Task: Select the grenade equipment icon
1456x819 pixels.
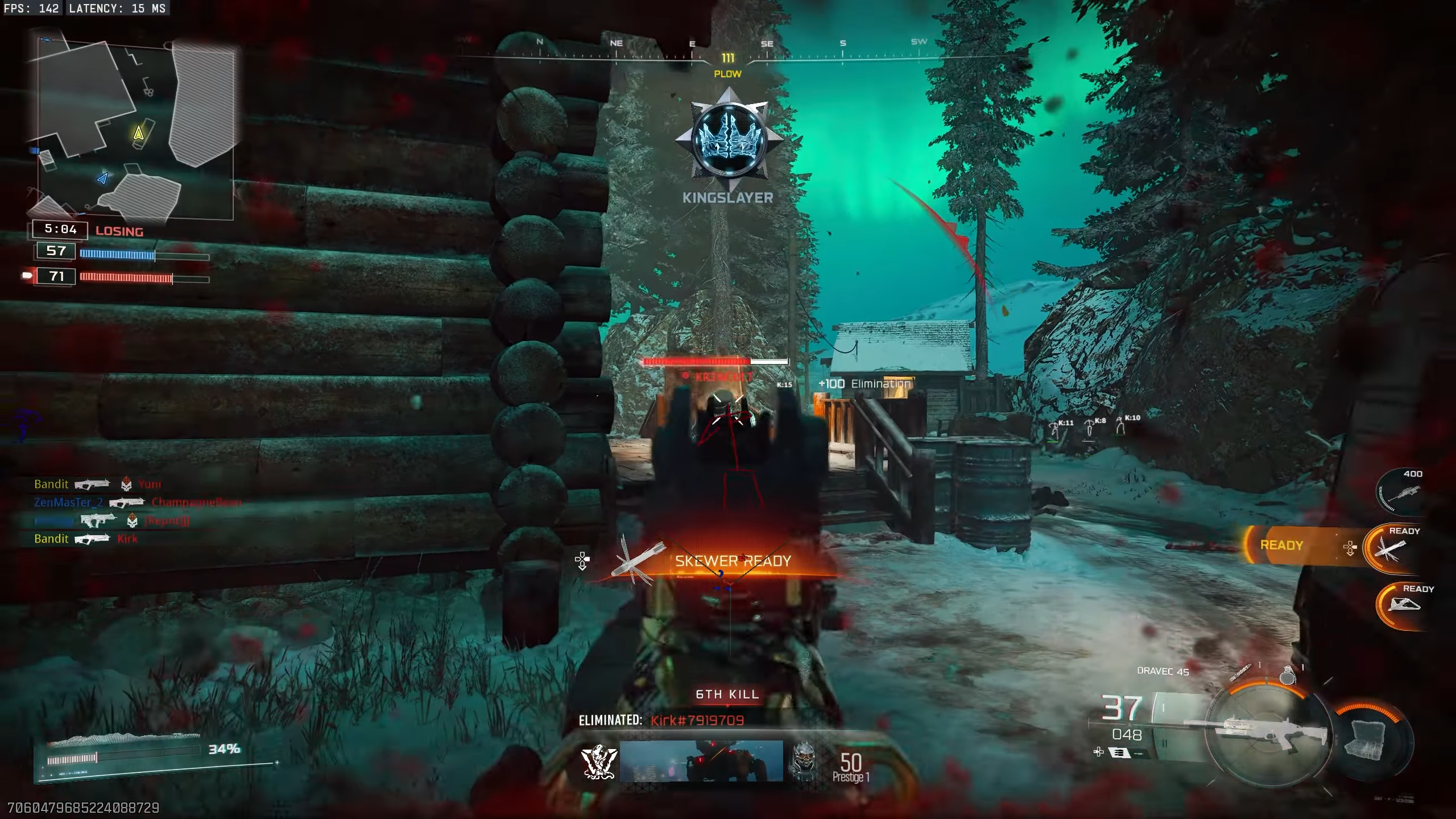Action: tap(1287, 677)
